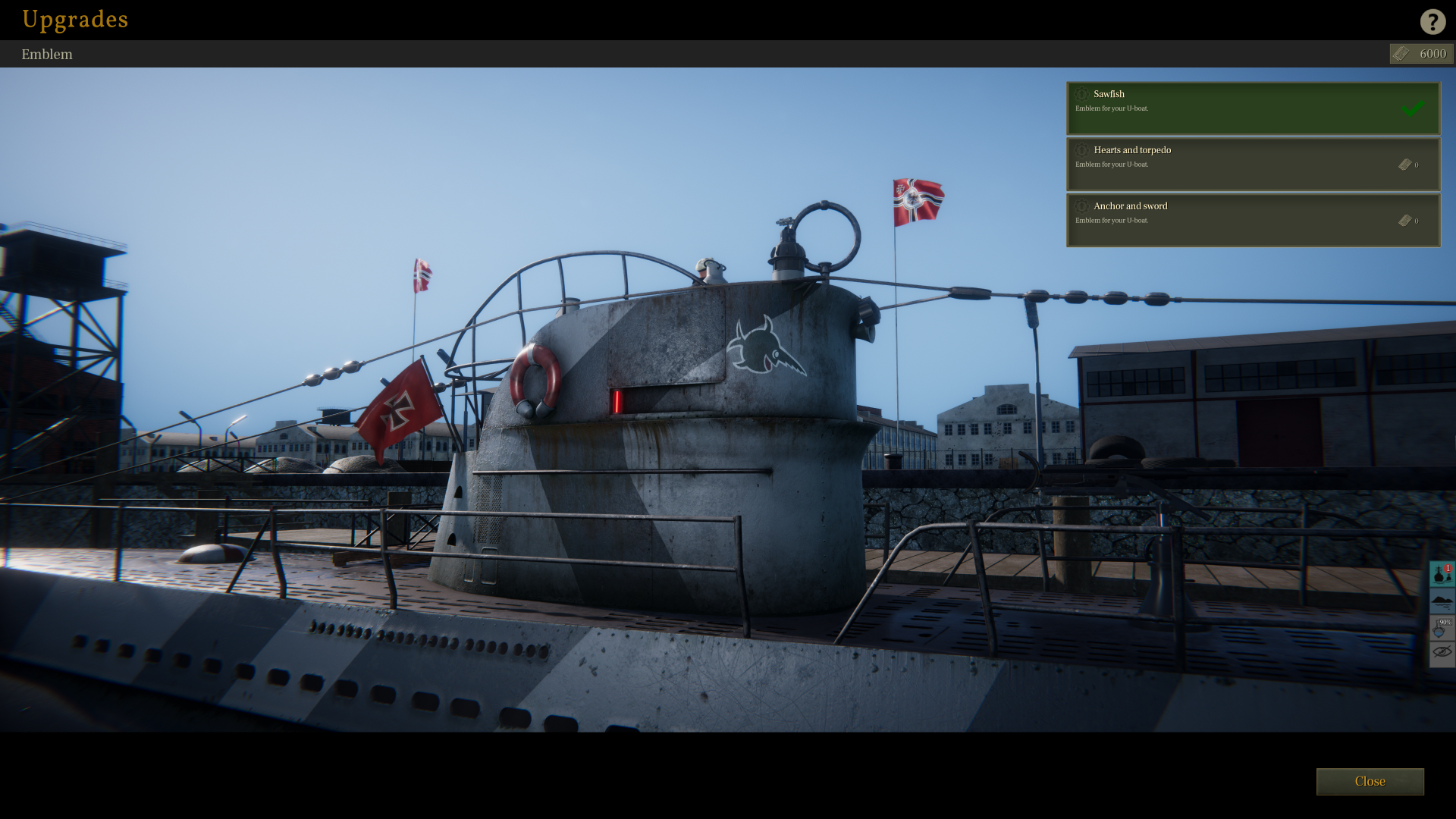1456x819 pixels.
Task: Pick the Anchor and sword emblem
Action: click(x=1252, y=220)
